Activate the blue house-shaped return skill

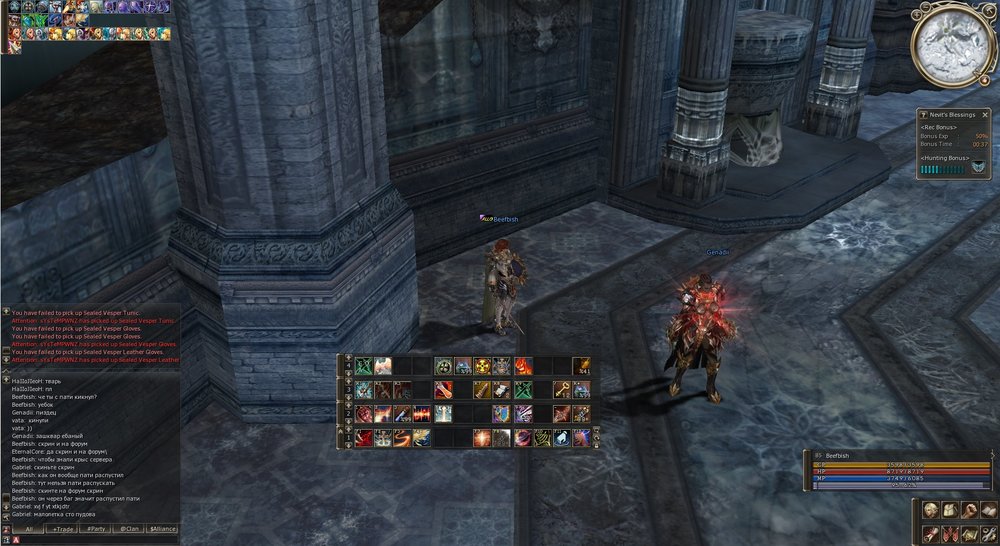pos(562,437)
